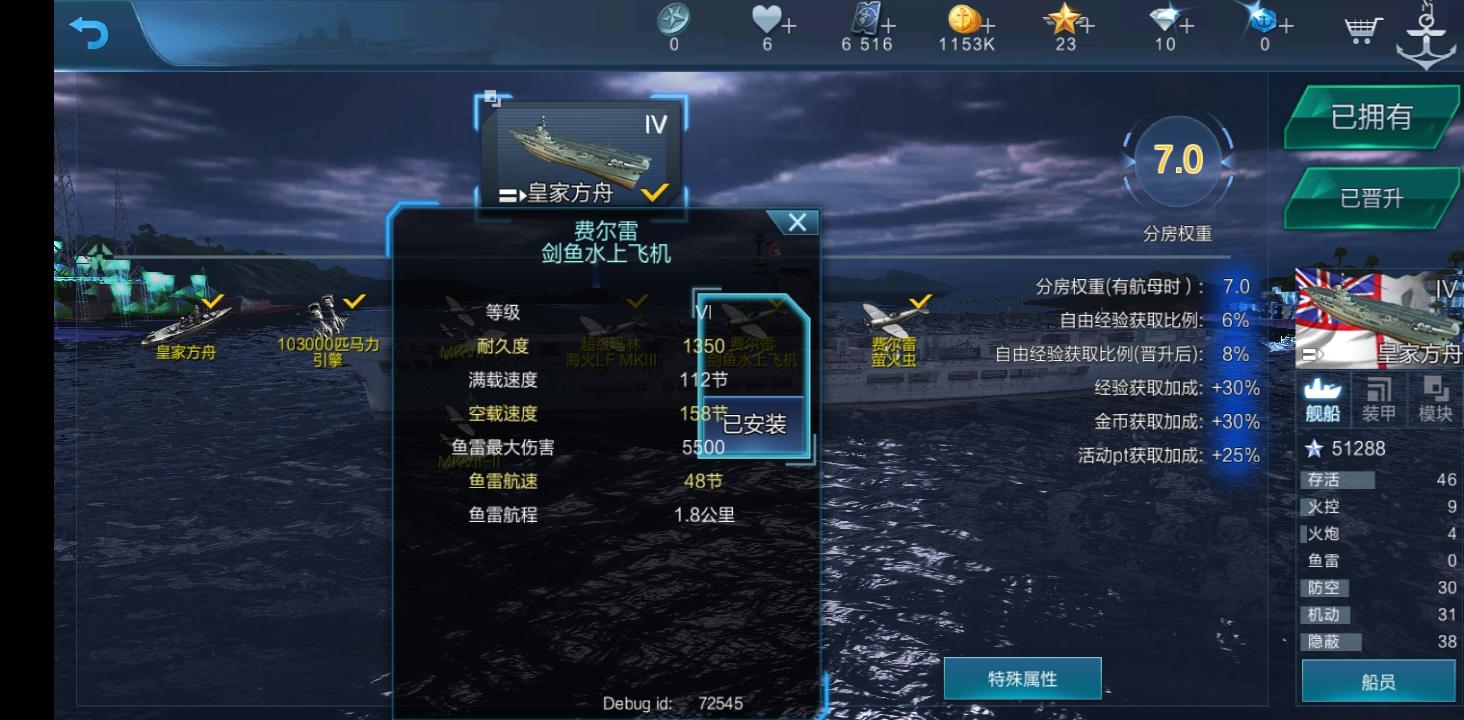Open the shopping cart icon
The width and height of the screenshot is (1464, 720).
(x=1360, y=31)
